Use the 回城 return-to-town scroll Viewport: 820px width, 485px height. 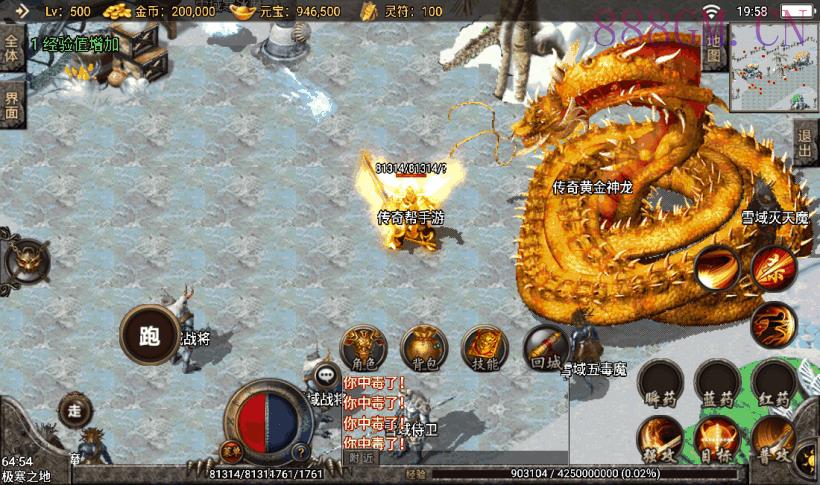pyautogui.click(x=545, y=349)
